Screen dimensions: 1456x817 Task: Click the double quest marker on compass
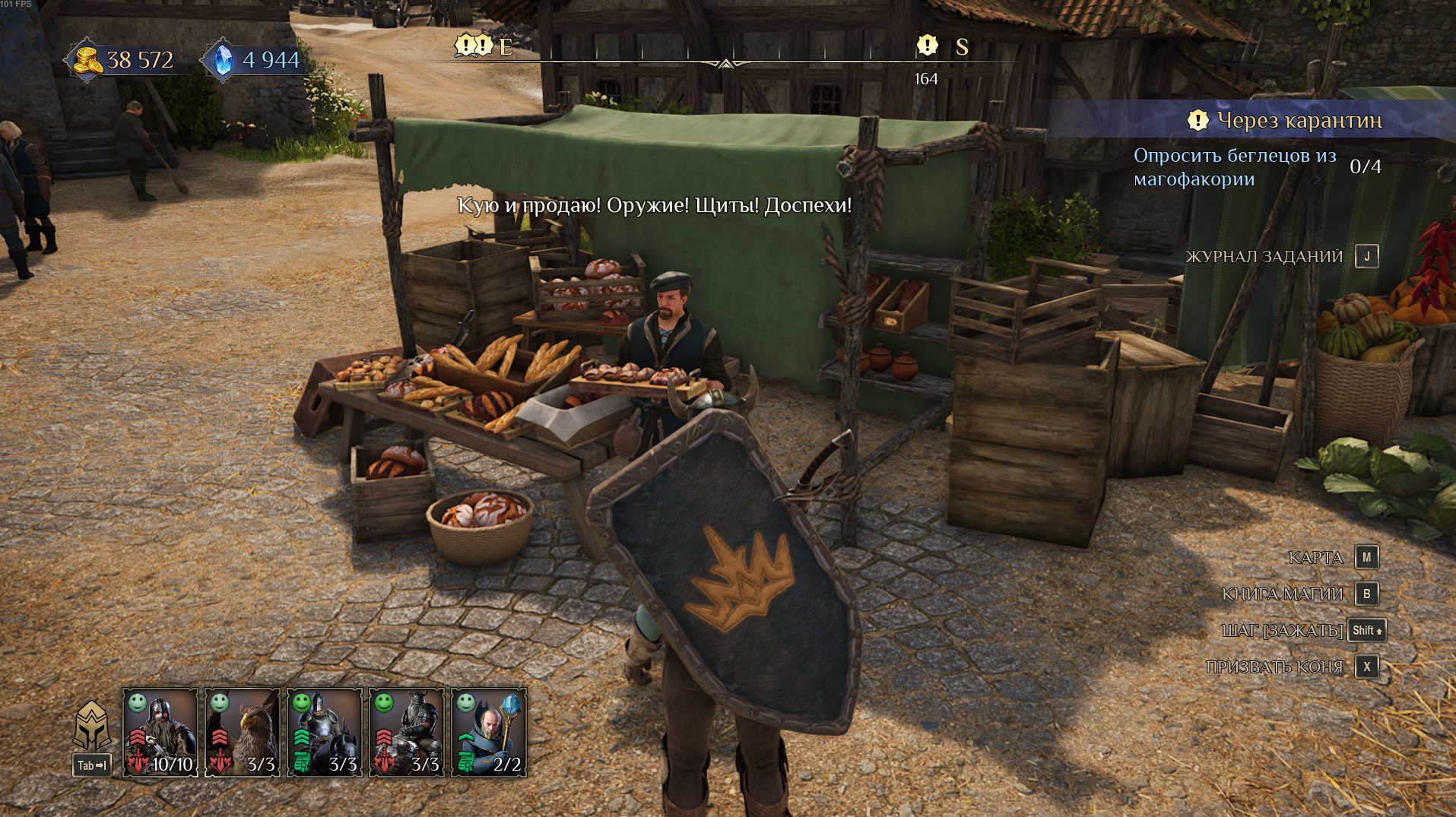coord(474,46)
